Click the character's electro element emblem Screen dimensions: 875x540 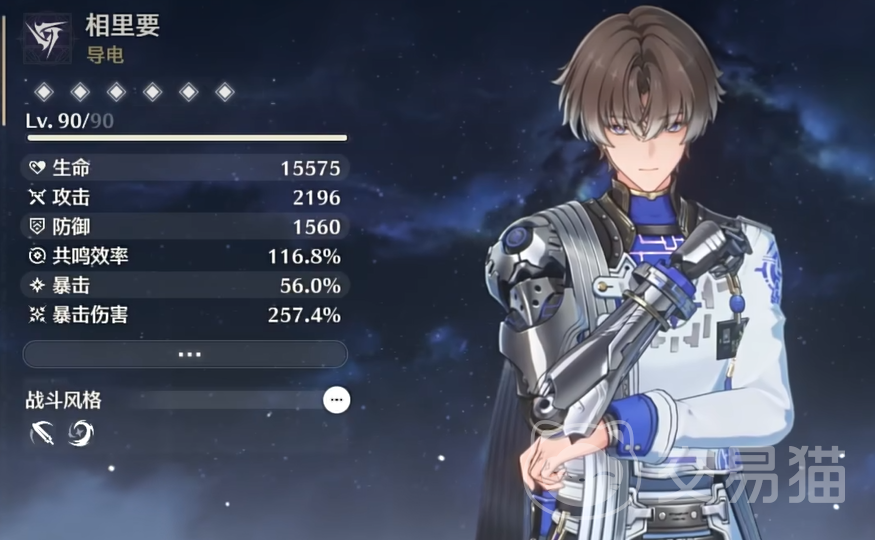pos(47,38)
